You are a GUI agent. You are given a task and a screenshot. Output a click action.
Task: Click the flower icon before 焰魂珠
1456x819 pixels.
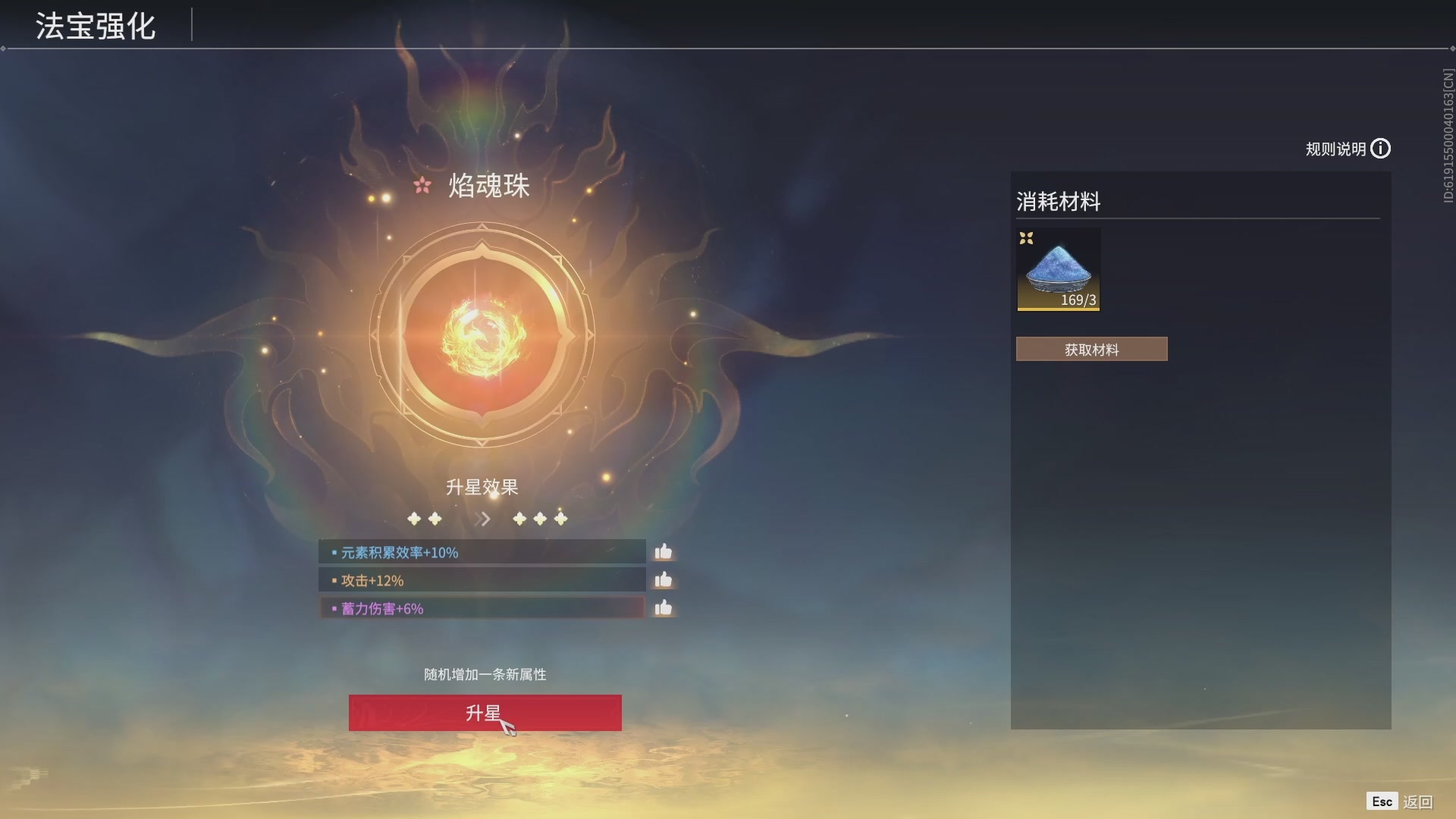coord(422,185)
